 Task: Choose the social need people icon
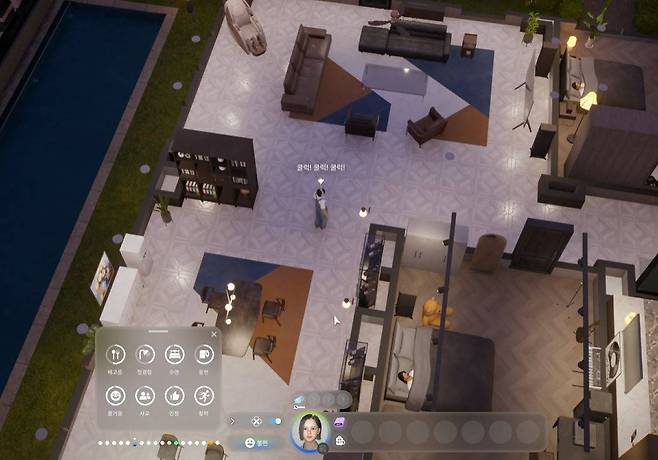(x=144, y=394)
